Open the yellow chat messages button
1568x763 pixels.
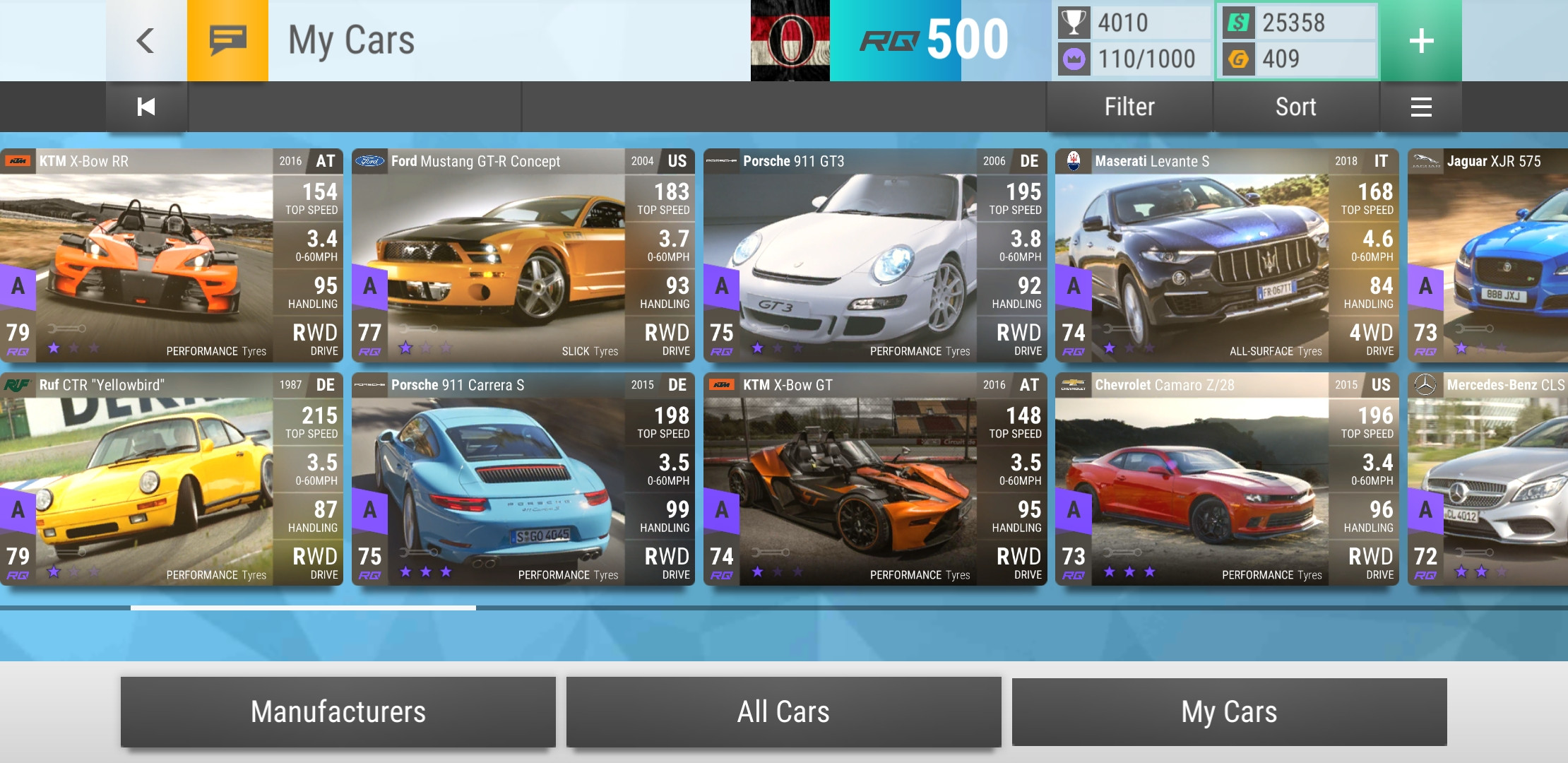(x=227, y=40)
